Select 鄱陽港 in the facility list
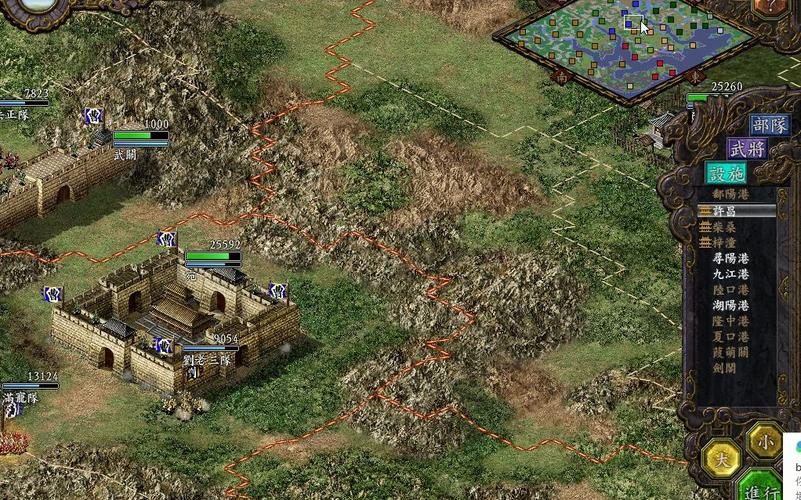Image resolution: width=801 pixels, height=500 pixels. [730, 194]
